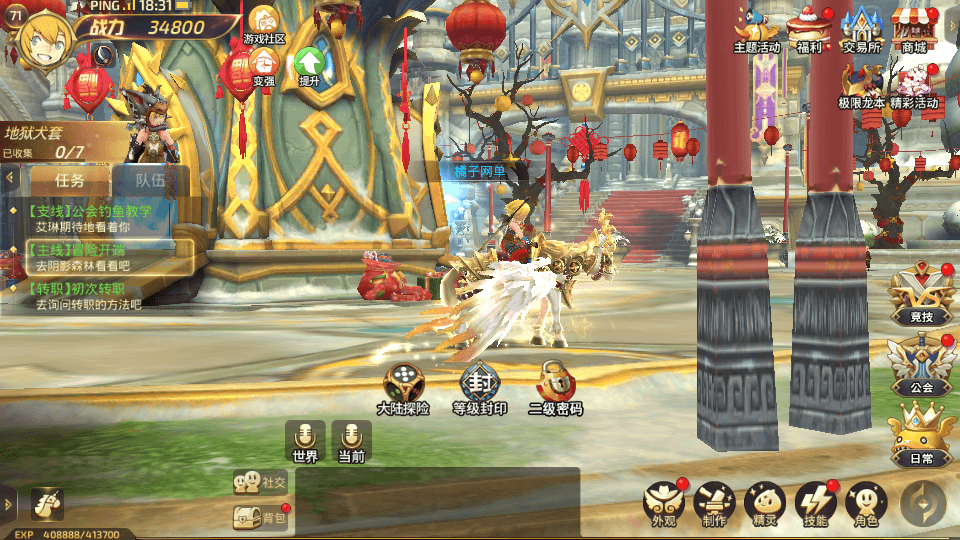Open the 商城 shop
Image resolution: width=960 pixels, height=540 pixels.
(913, 28)
